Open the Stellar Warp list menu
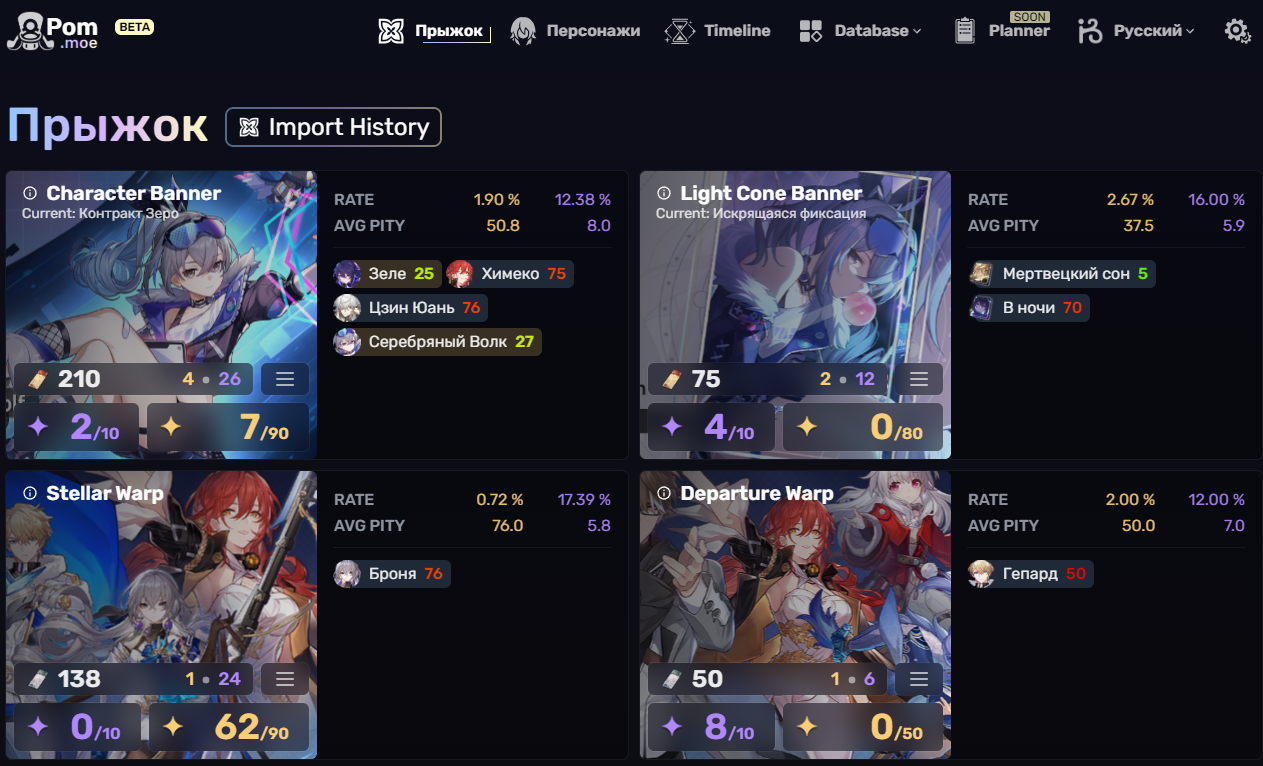 [285, 679]
